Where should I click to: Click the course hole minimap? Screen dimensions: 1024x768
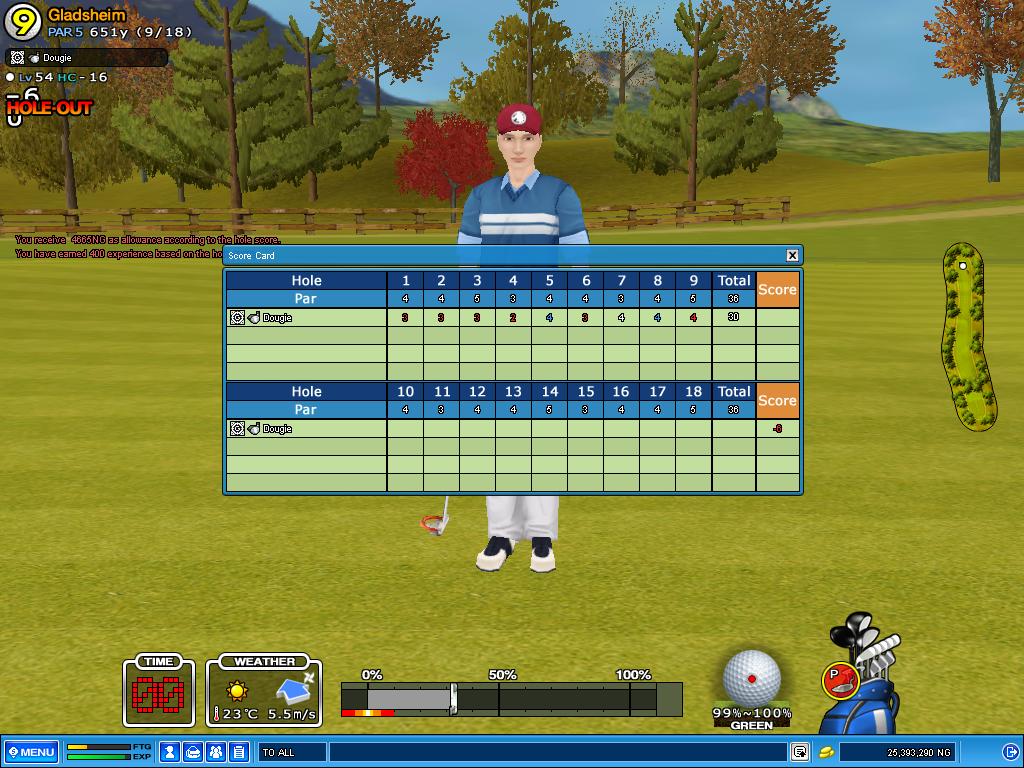pyautogui.click(x=967, y=335)
